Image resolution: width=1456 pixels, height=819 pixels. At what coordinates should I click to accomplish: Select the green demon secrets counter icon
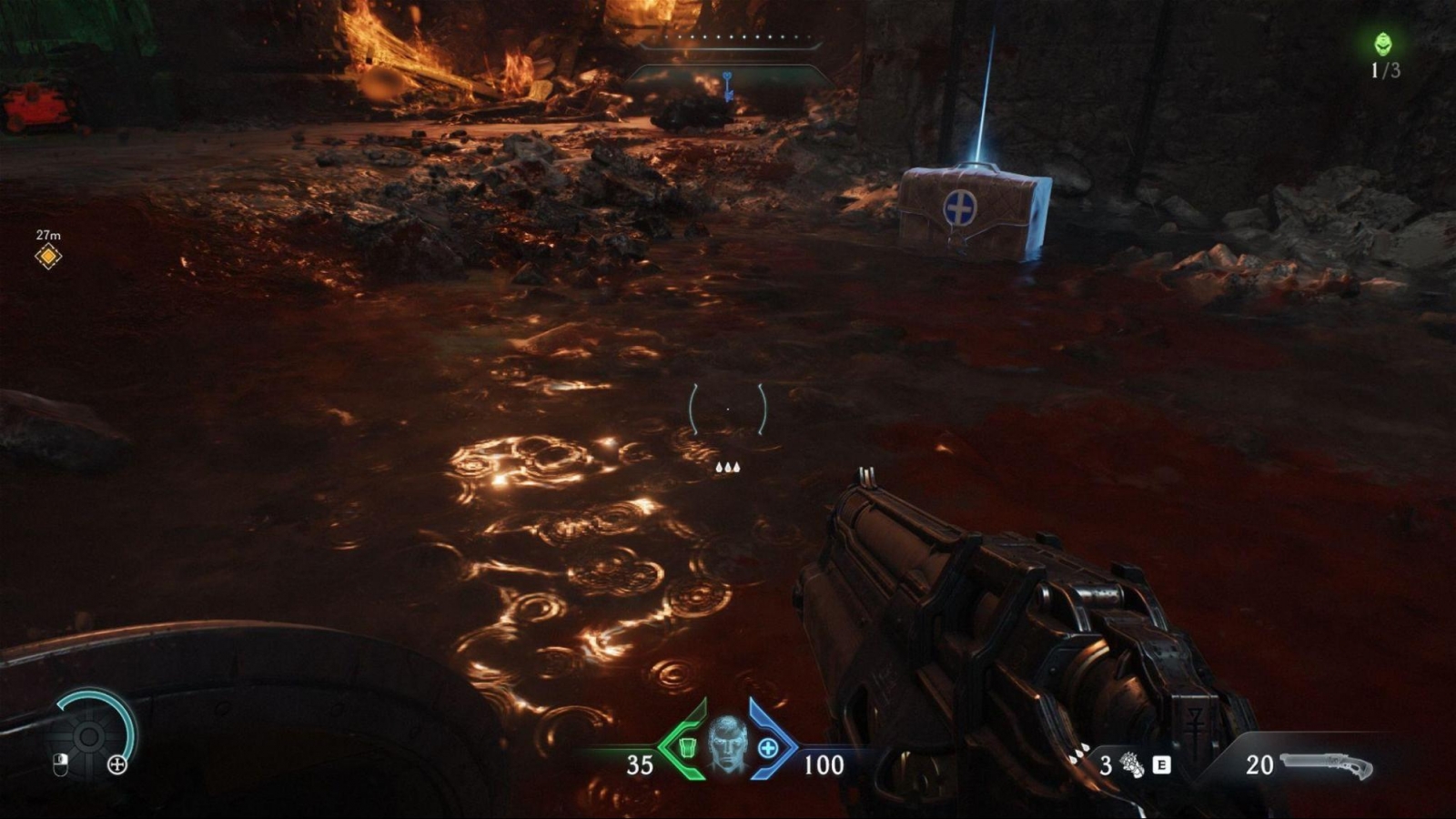coord(1383,43)
